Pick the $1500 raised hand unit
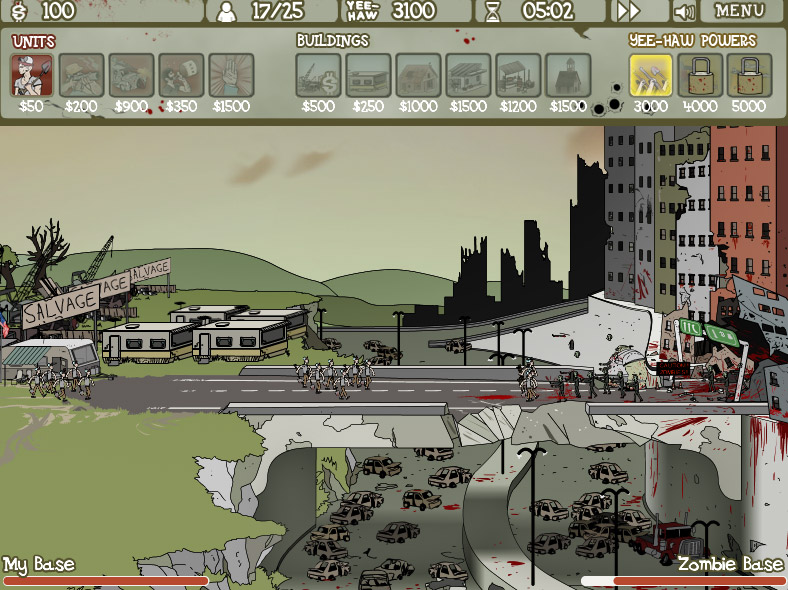 point(231,75)
